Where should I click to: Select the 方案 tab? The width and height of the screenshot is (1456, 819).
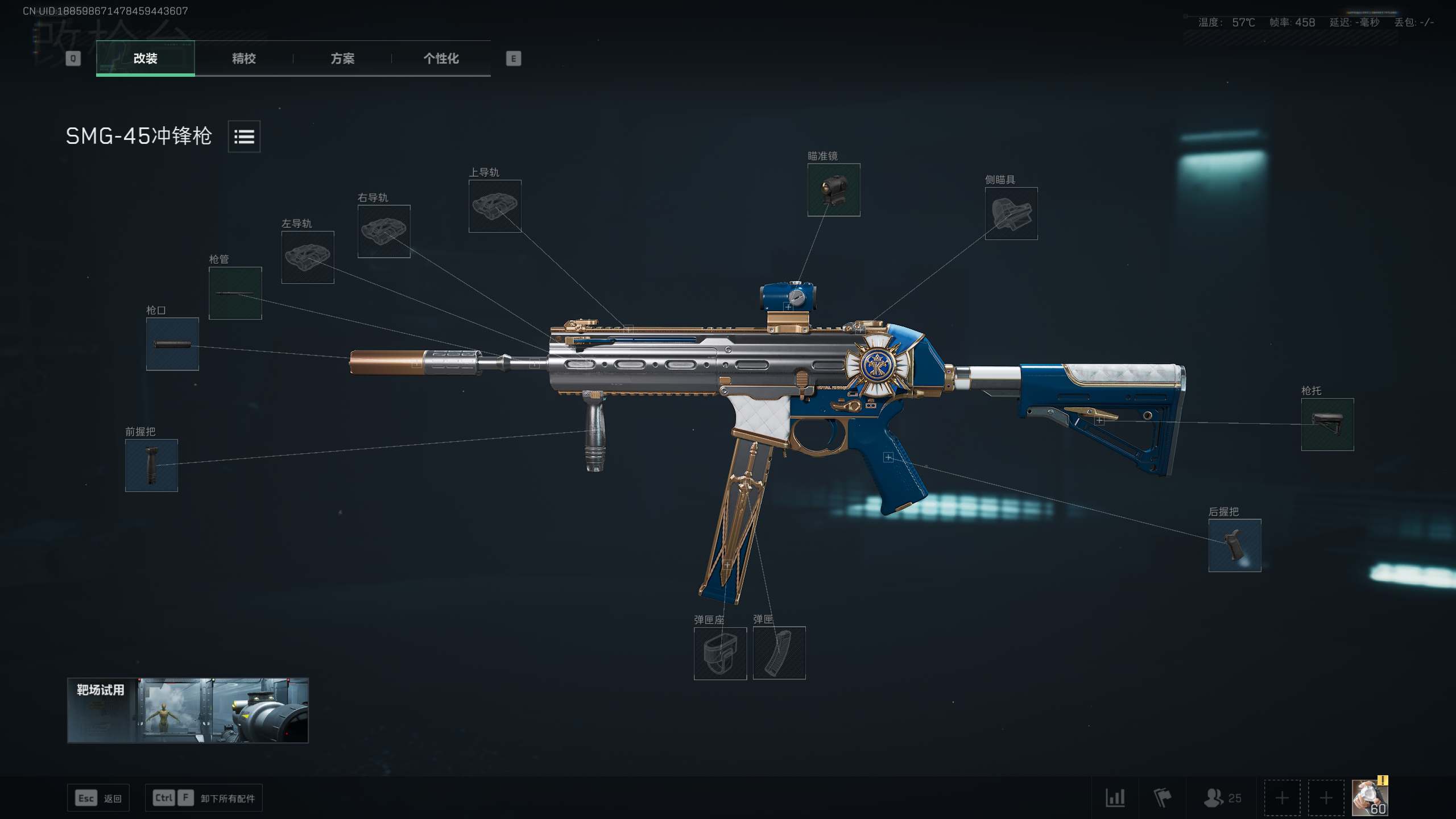coord(342,58)
